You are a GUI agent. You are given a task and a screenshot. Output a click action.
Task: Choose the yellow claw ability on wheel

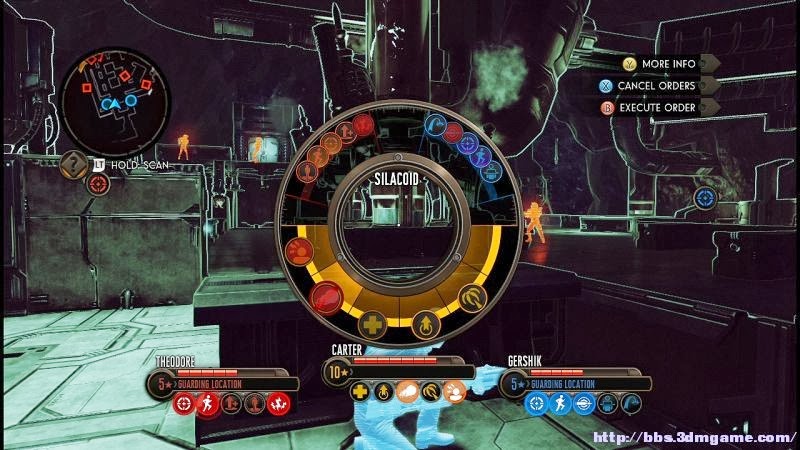click(x=472, y=297)
